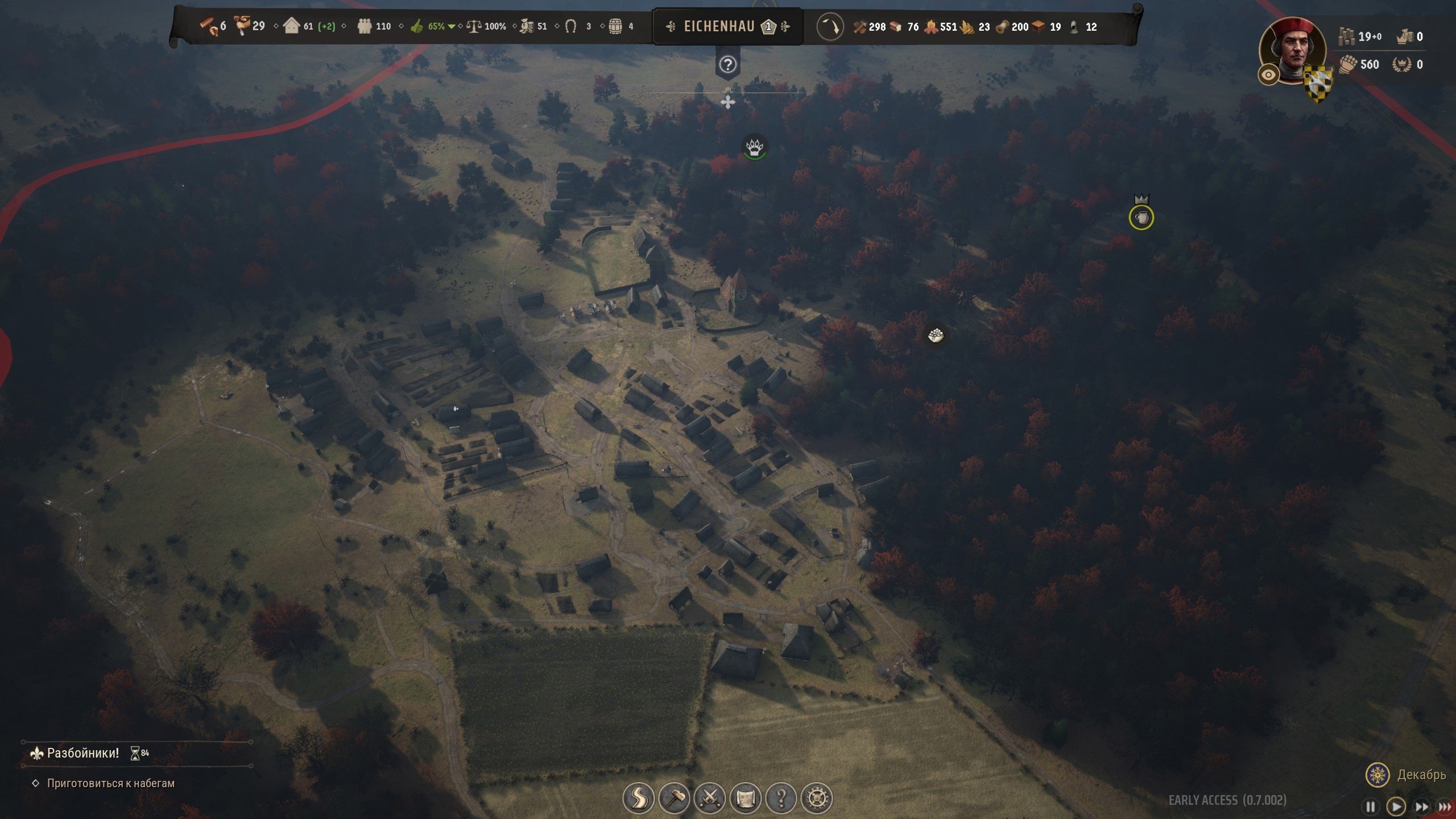
Task: Click the December snowflake season icon
Action: click(x=1378, y=775)
